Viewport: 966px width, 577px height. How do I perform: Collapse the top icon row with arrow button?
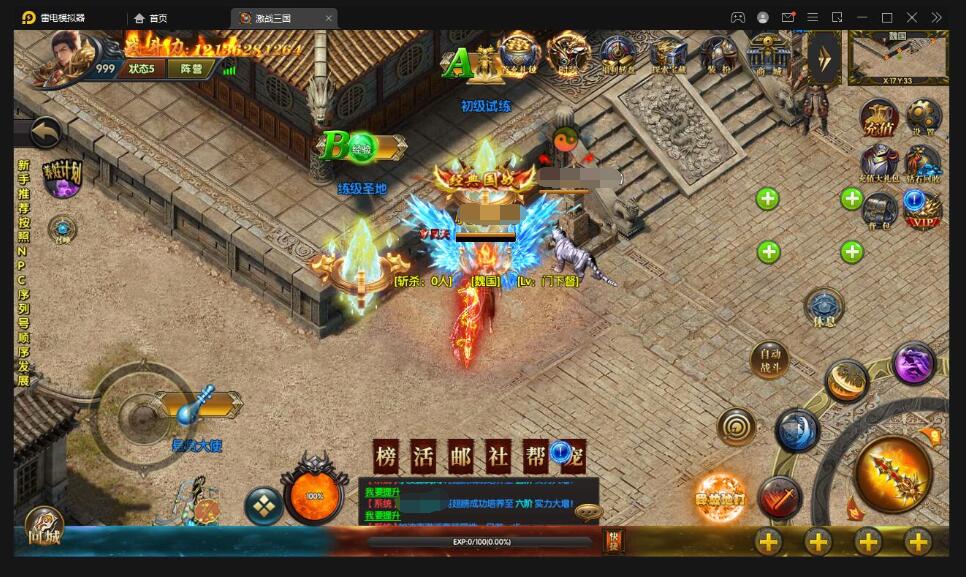tap(824, 56)
